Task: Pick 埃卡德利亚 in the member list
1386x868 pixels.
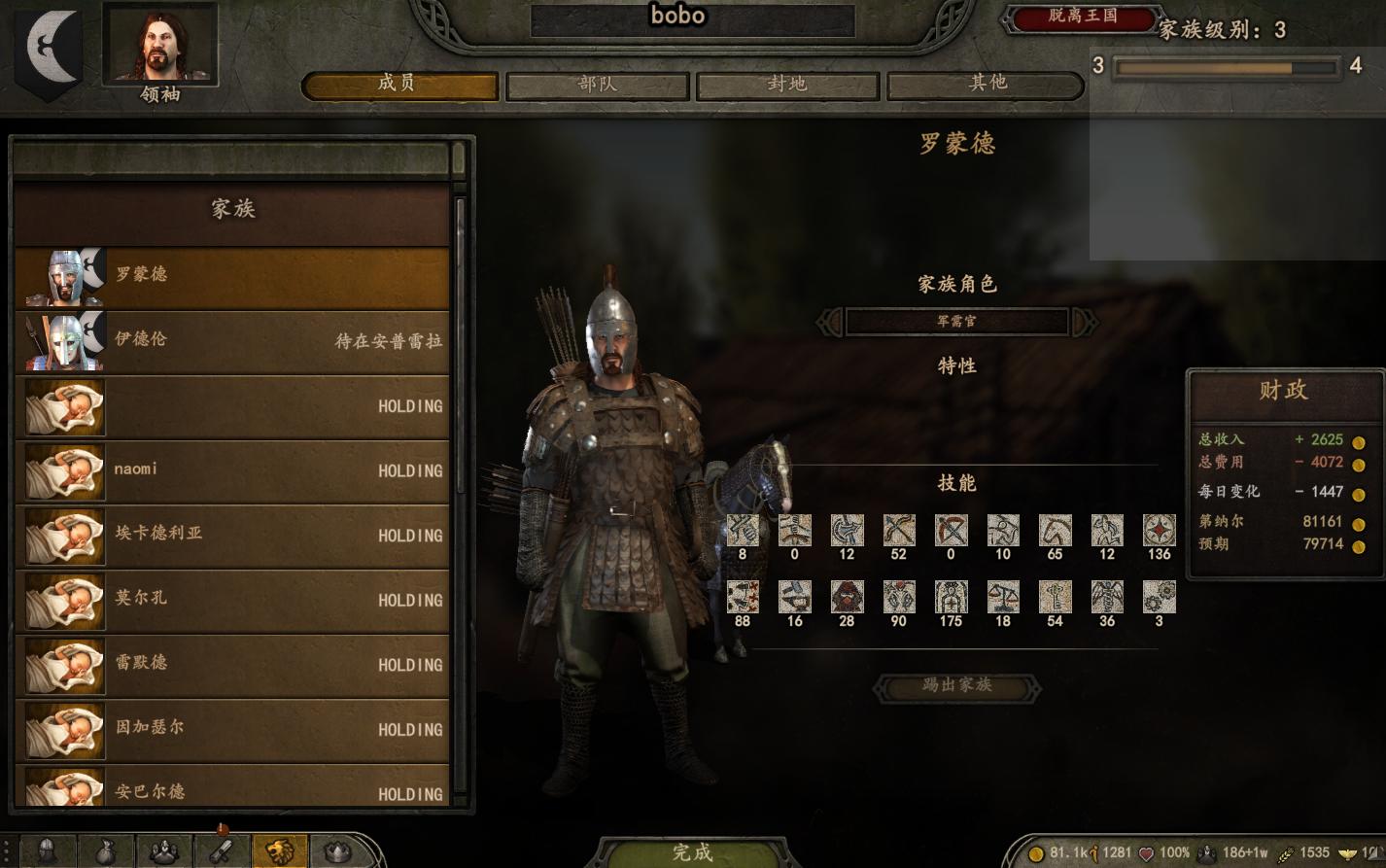Action: click(231, 535)
